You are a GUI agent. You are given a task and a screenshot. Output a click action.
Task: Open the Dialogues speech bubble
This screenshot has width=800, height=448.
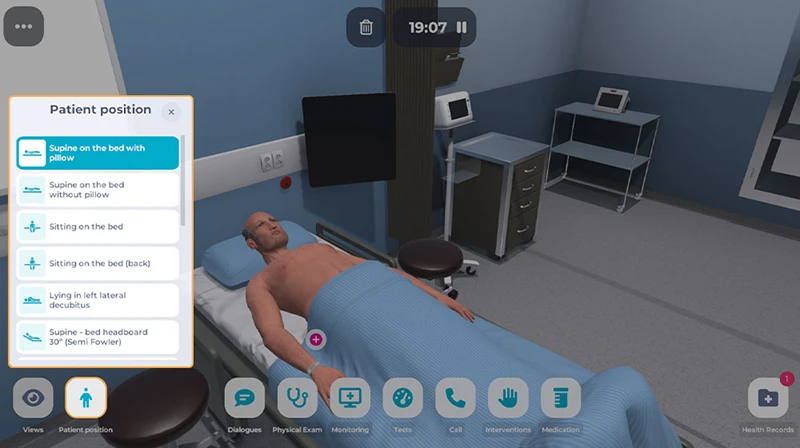pos(245,398)
